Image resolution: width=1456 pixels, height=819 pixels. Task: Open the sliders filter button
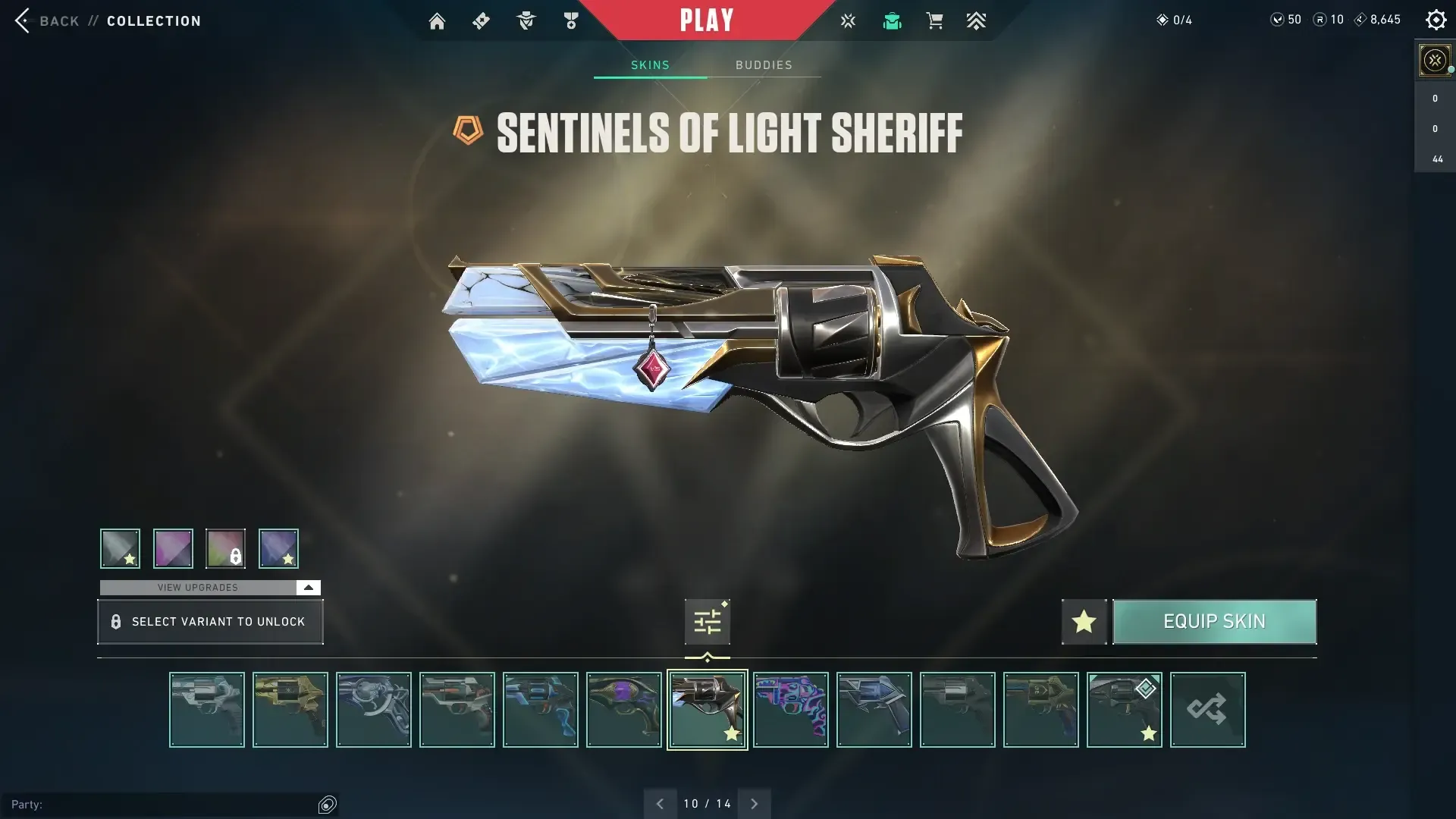pyautogui.click(x=707, y=622)
